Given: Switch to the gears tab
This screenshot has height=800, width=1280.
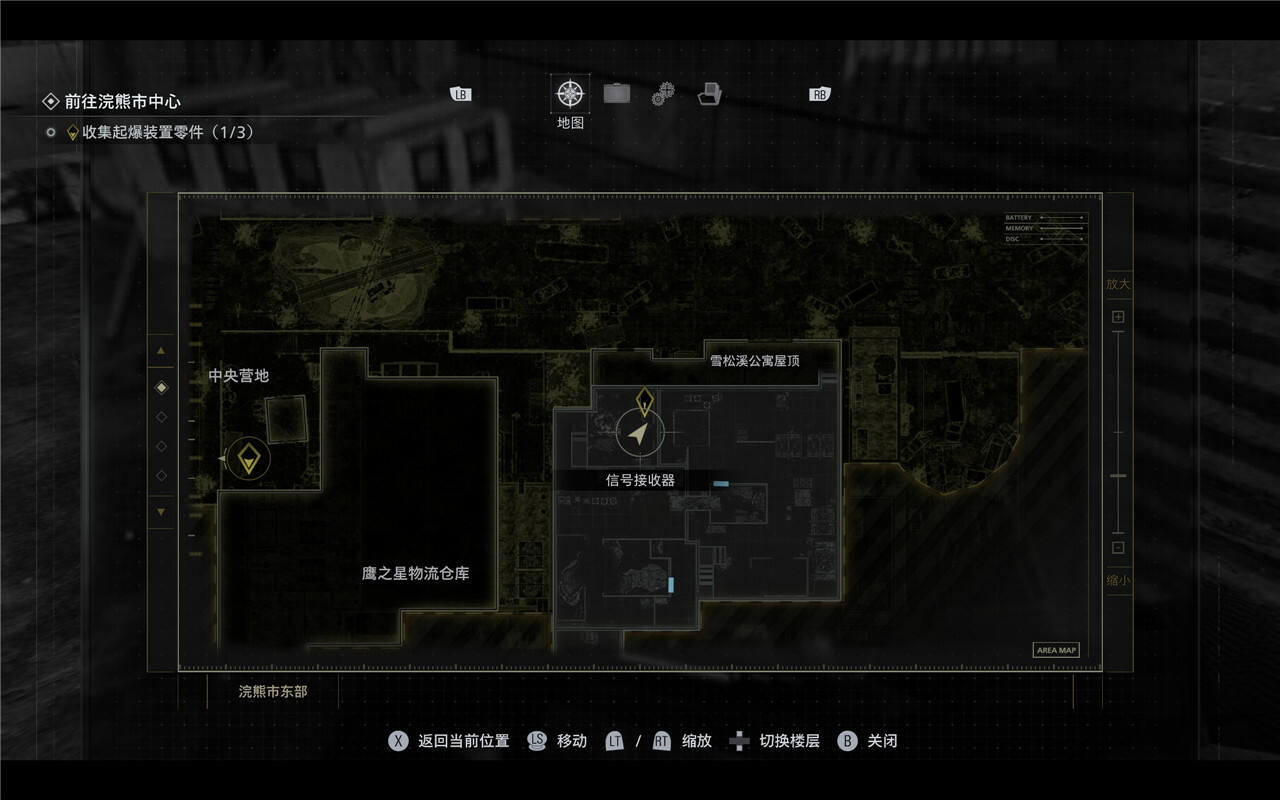Looking at the screenshot, I should (x=663, y=95).
